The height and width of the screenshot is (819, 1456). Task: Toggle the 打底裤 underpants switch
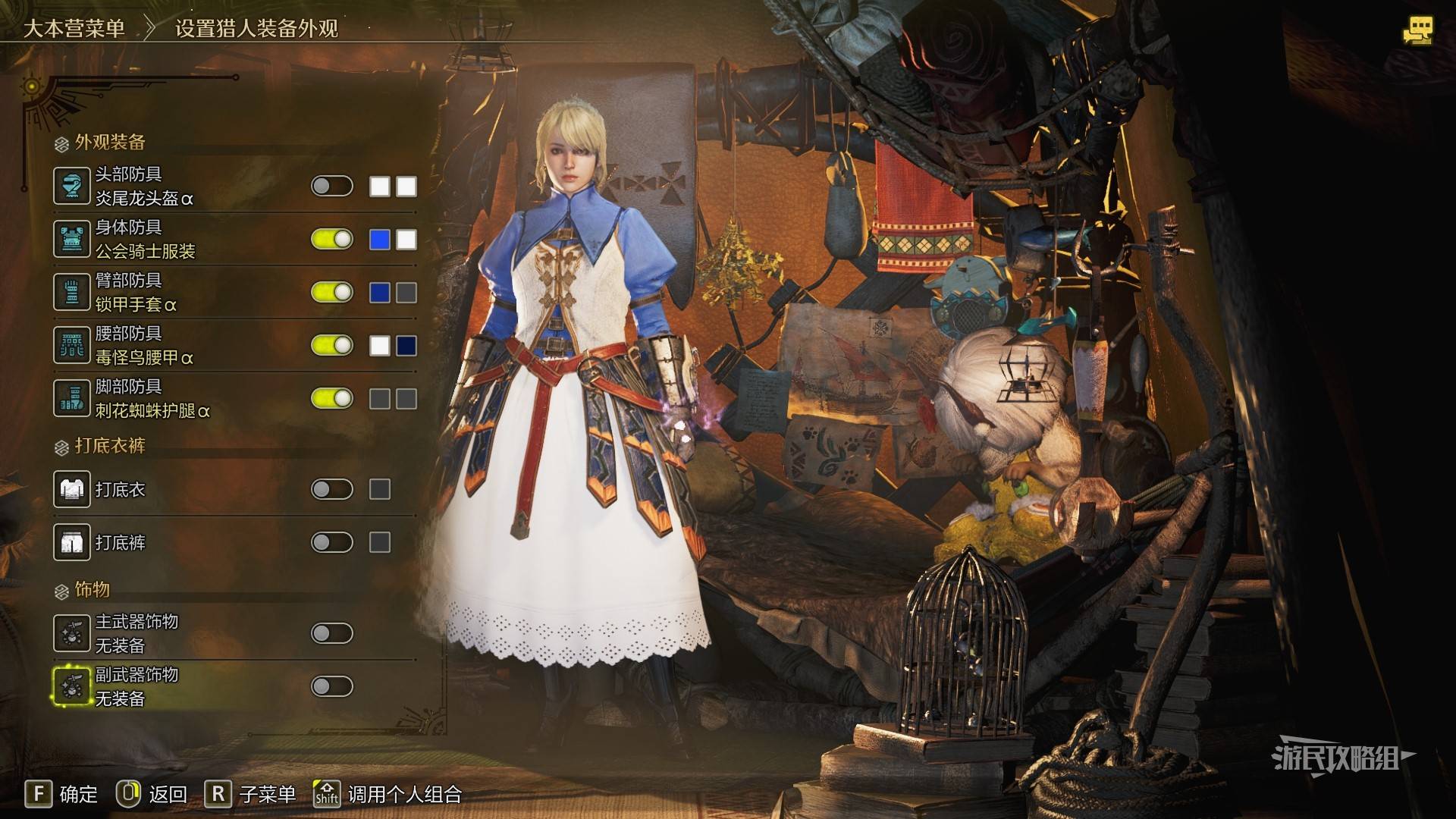[x=332, y=542]
